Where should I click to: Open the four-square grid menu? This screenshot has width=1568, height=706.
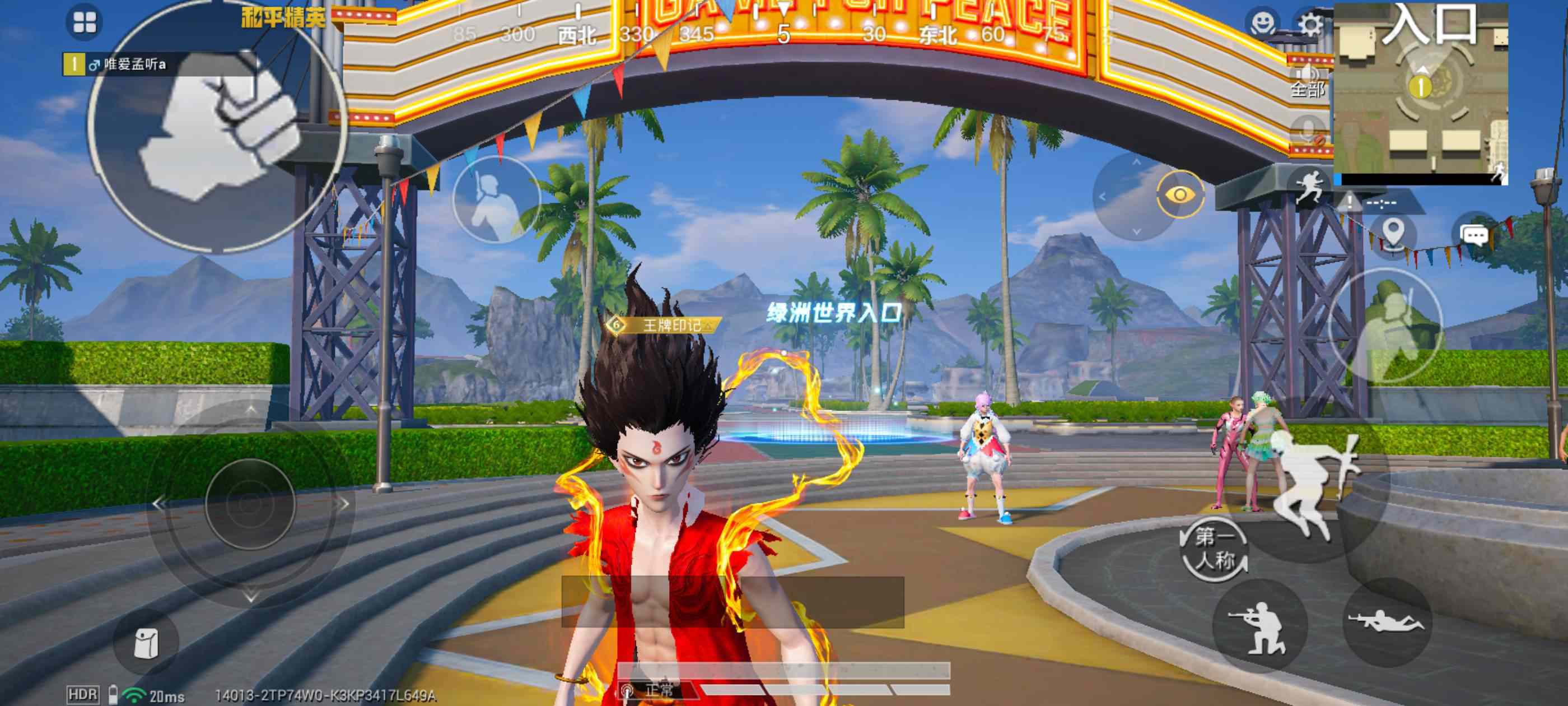coord(84,22)
